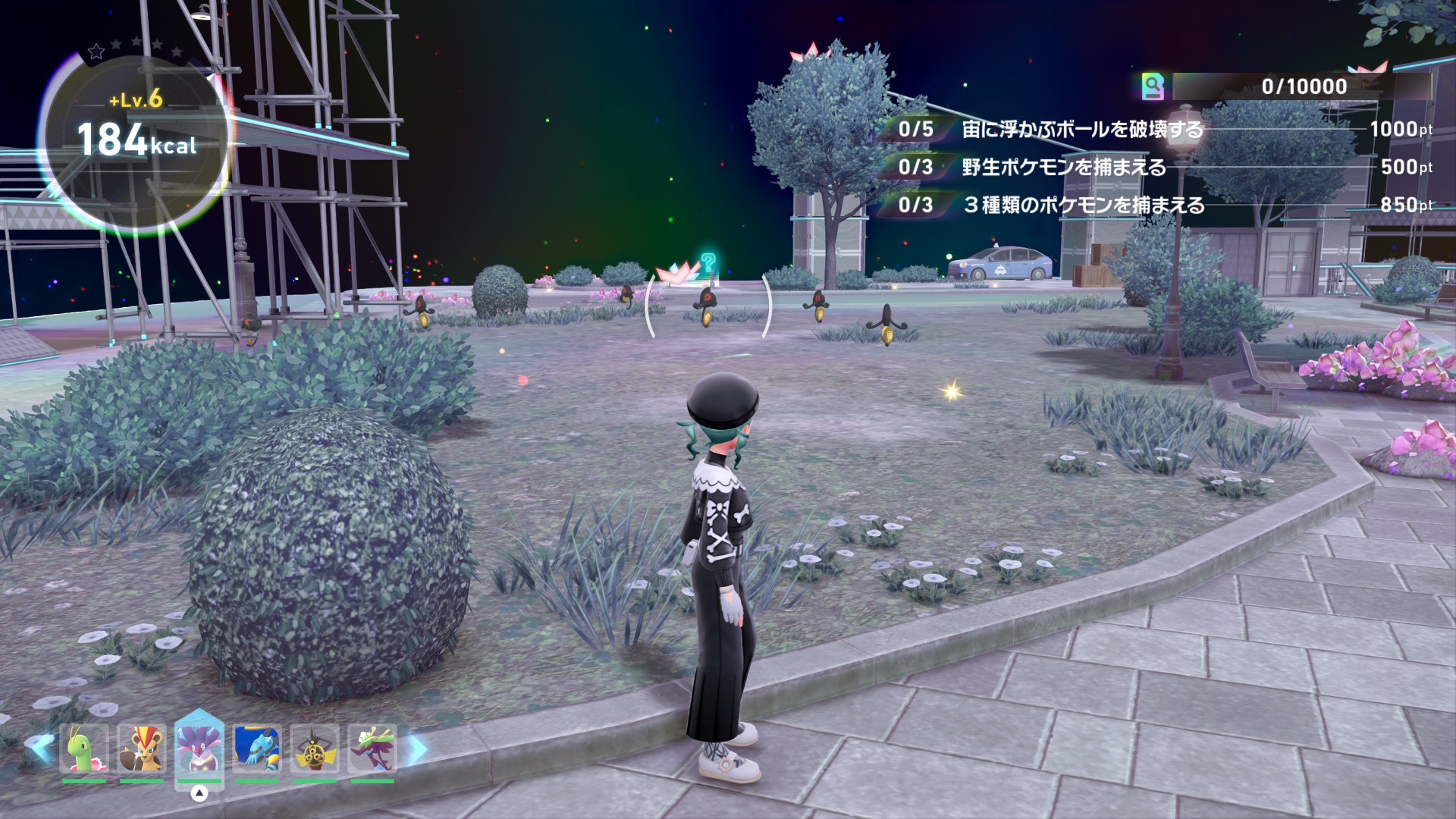
Task: Select the floating ball destruction mission
Action: tap(1082, 130)
